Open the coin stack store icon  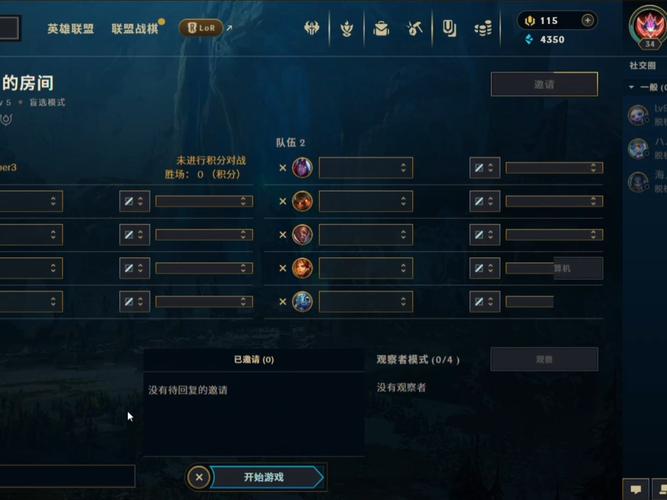tap(483, 29)
